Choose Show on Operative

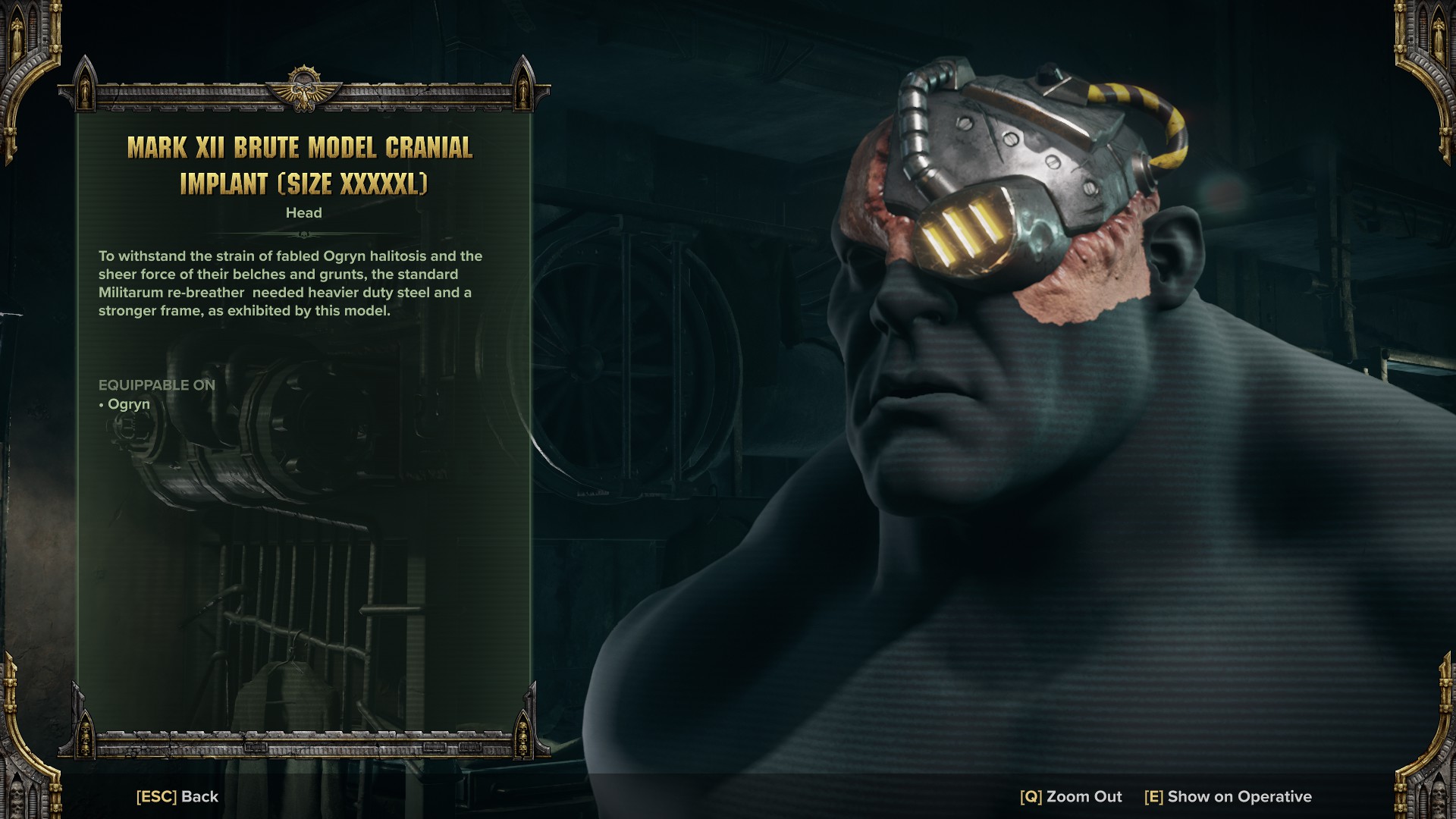(x=1228, y=796)
